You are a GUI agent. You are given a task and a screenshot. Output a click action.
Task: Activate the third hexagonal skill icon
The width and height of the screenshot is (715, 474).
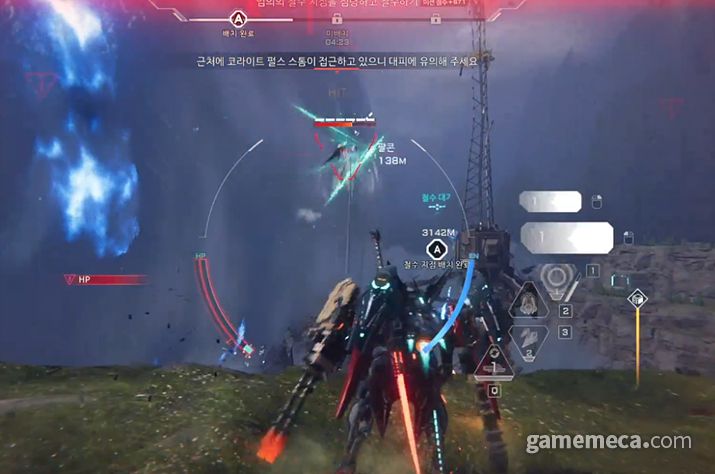pos(529,338)
